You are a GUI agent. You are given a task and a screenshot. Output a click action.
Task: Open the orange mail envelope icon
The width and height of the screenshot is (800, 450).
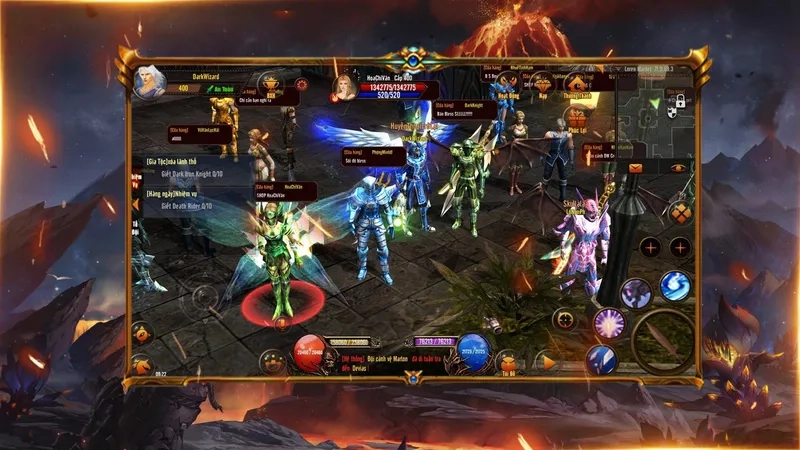[x=635, y=168]
